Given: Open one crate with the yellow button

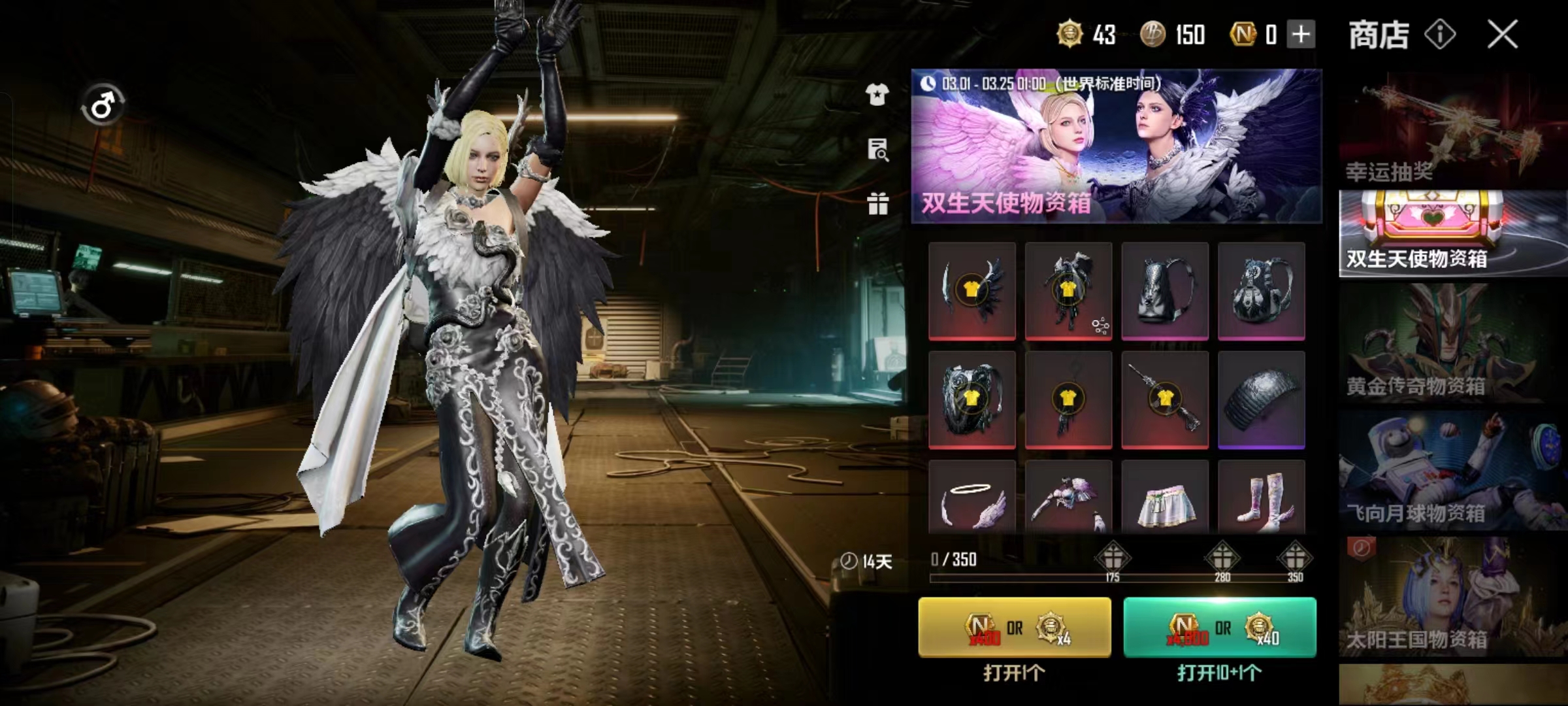Looking at the screenshot, I should tap(1014, 627).
